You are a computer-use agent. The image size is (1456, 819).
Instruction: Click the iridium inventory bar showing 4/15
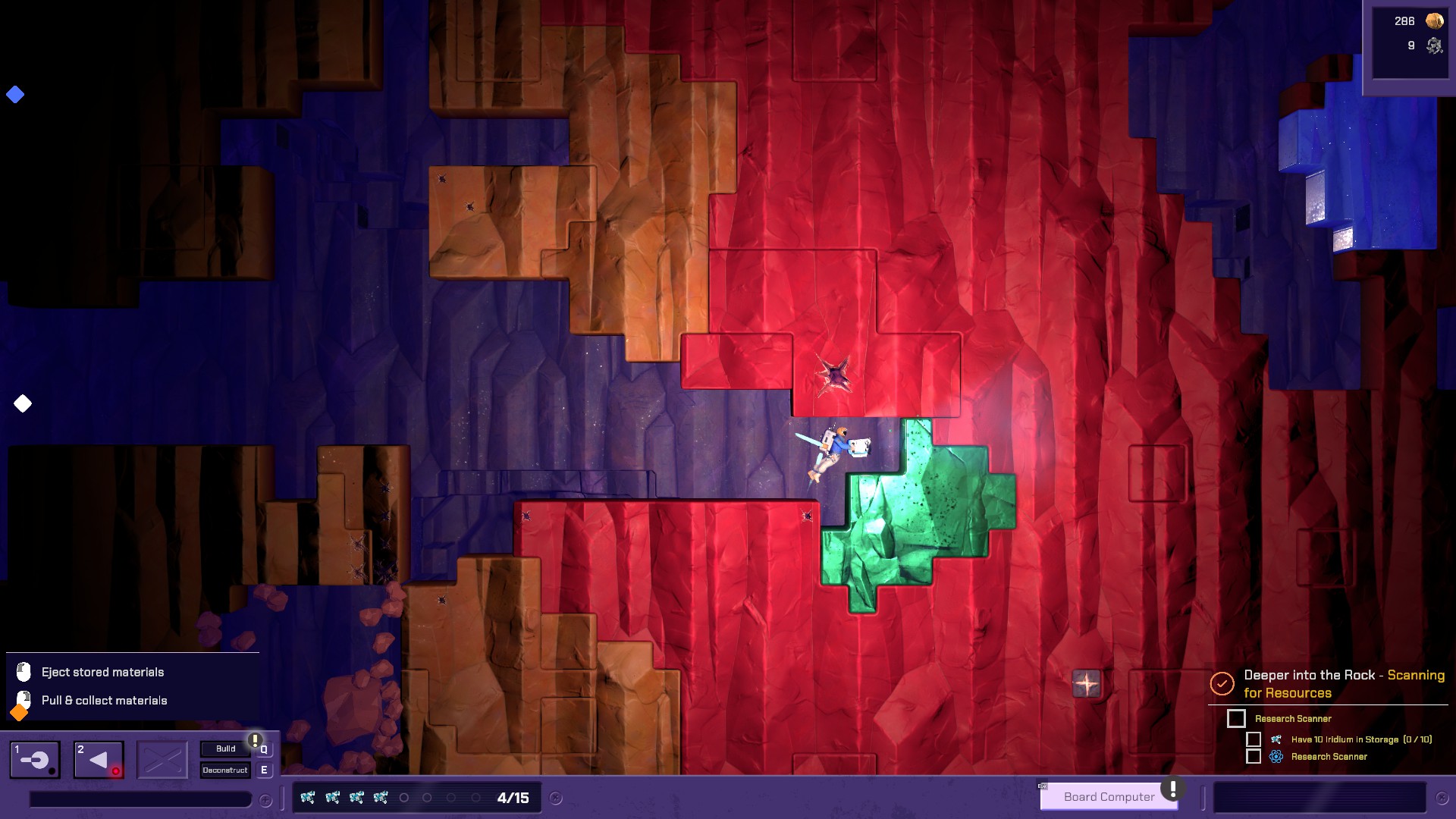point(417,798)
